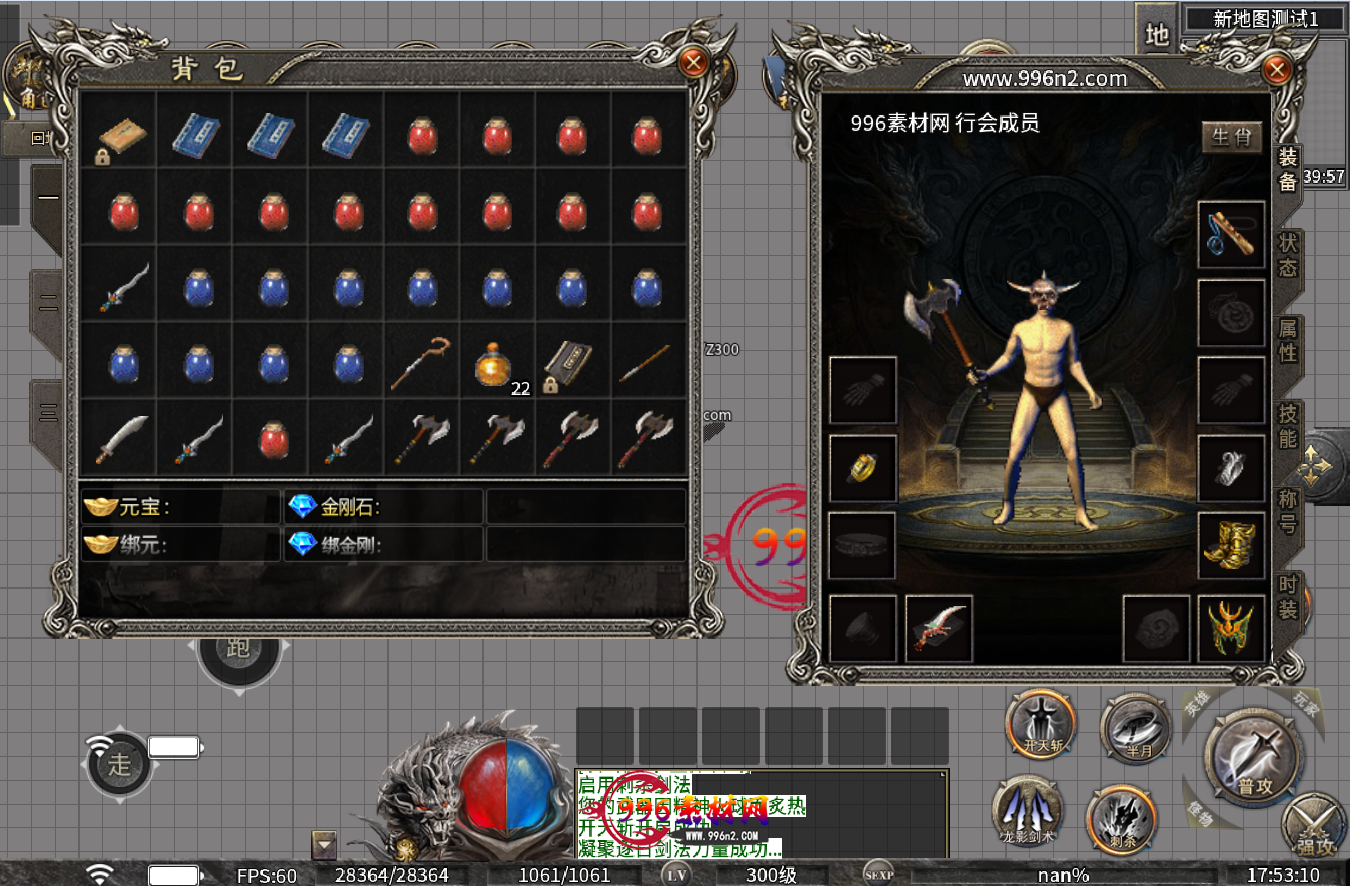
Task: Select the equipped horned helmet slot
Action: [x=1231, y=628]
